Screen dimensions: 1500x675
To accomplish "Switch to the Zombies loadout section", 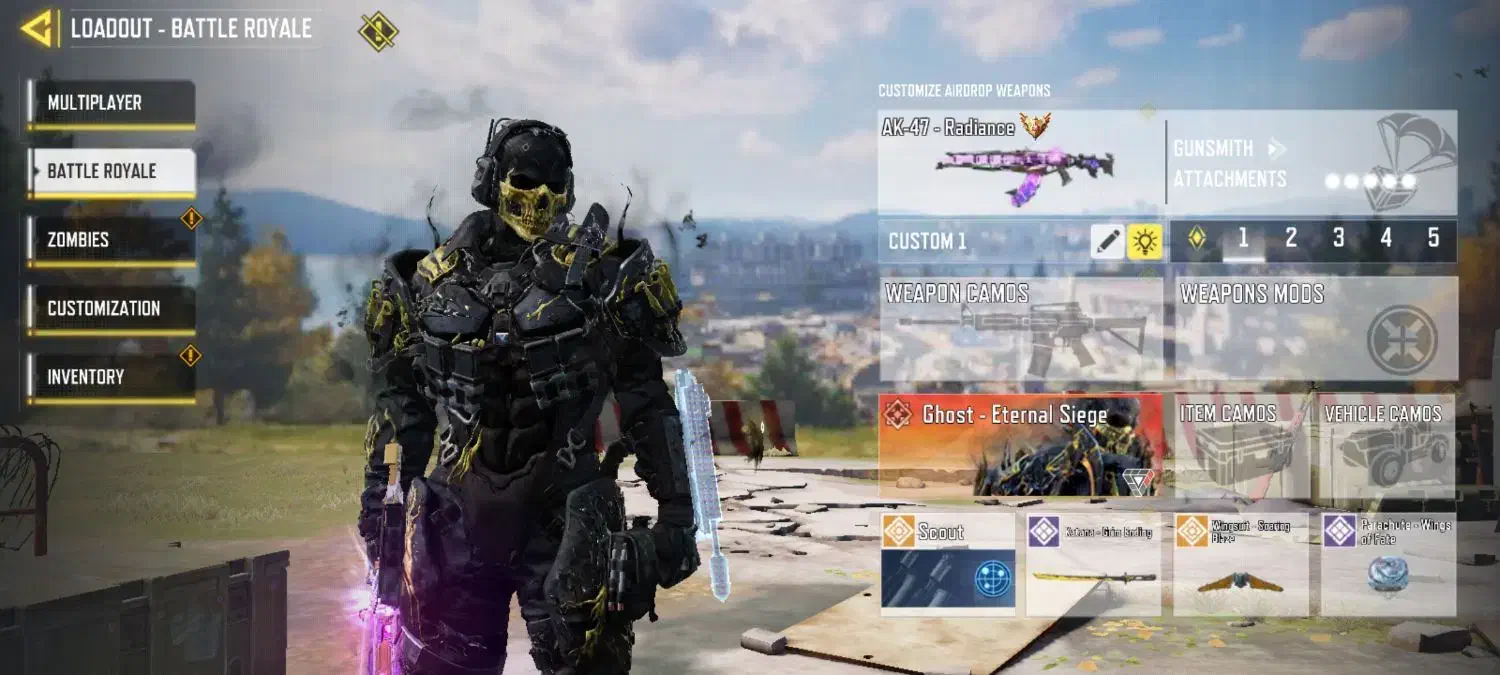I will pyautogui.click(x=110, y=240).
